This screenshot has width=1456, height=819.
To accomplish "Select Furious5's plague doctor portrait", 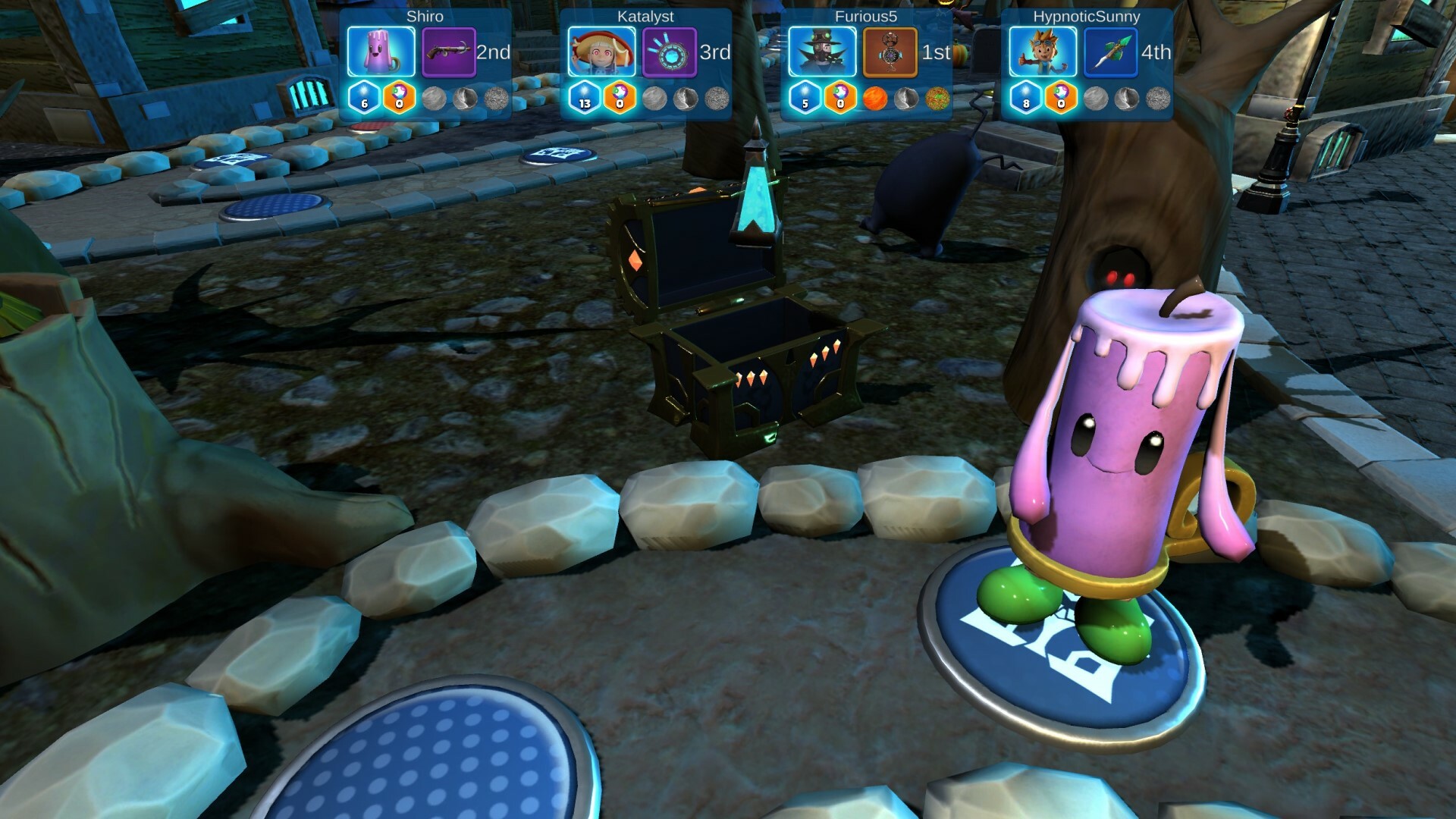I will (822, 52).
